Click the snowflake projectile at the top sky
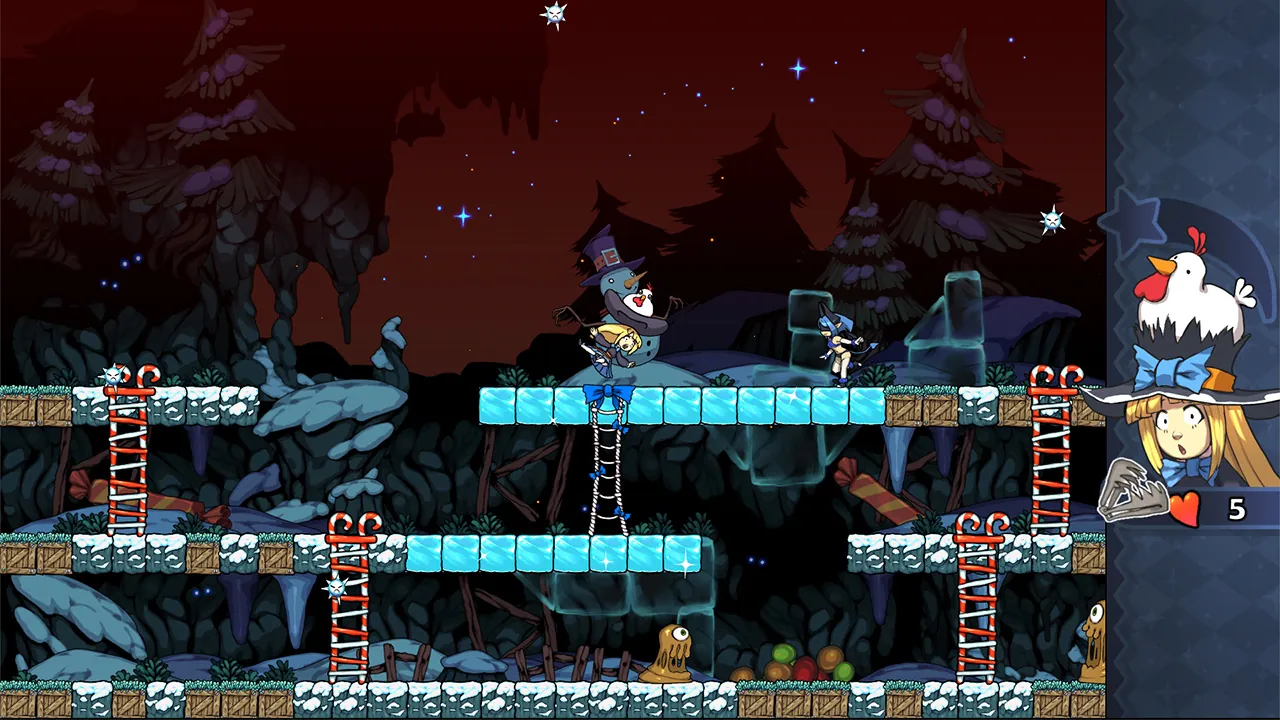This screenshot has height=720, width=1280. [x=553, y=14]
